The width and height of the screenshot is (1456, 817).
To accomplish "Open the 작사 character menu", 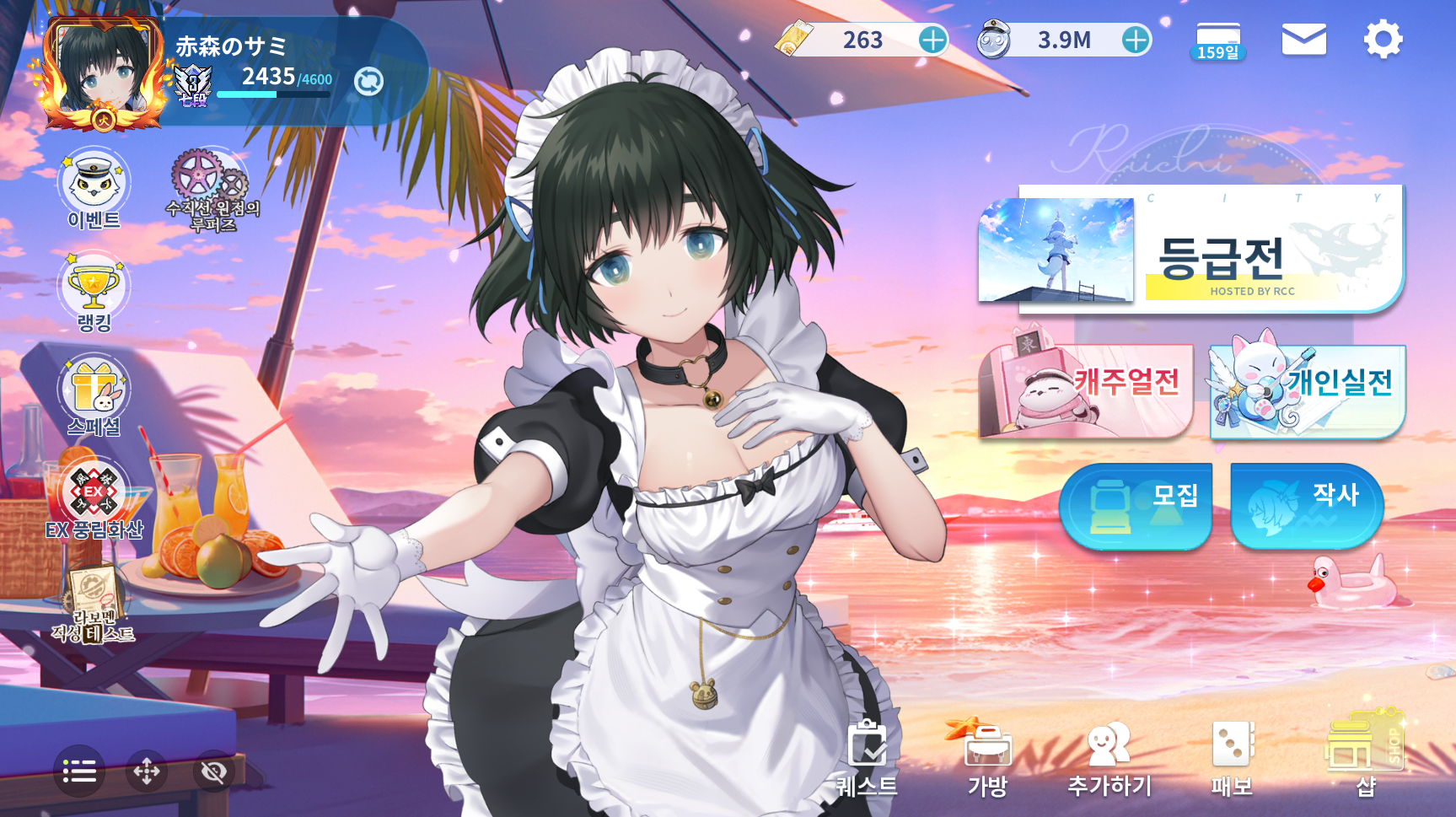I will pos(1307,505).
